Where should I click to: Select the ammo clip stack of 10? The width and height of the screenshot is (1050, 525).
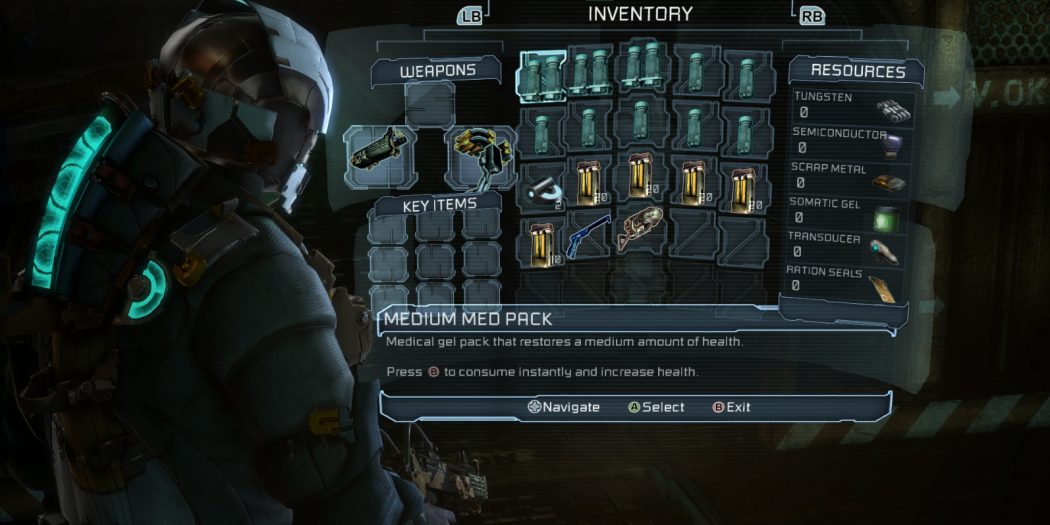541,241
